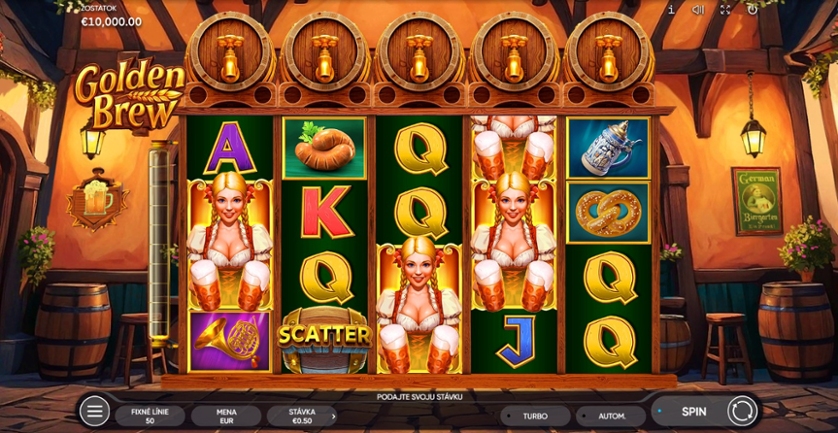Open the AUTOM. autoplay options
The width and height of the screenshot is (838, 433).
tap(612, 415)
